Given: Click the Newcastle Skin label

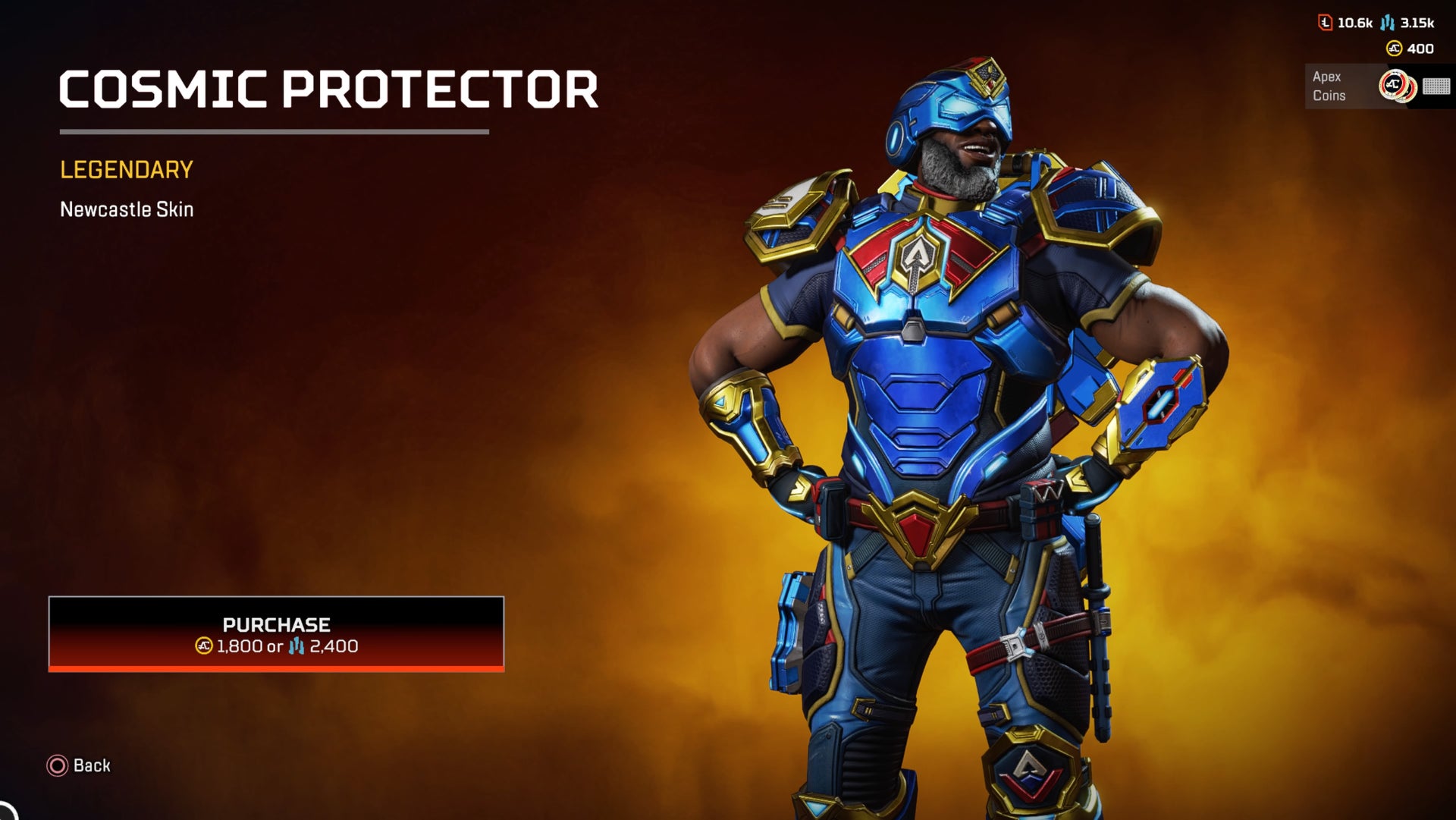Looking at the screenshot, I should pyautogui.click(x=127, y=210).
